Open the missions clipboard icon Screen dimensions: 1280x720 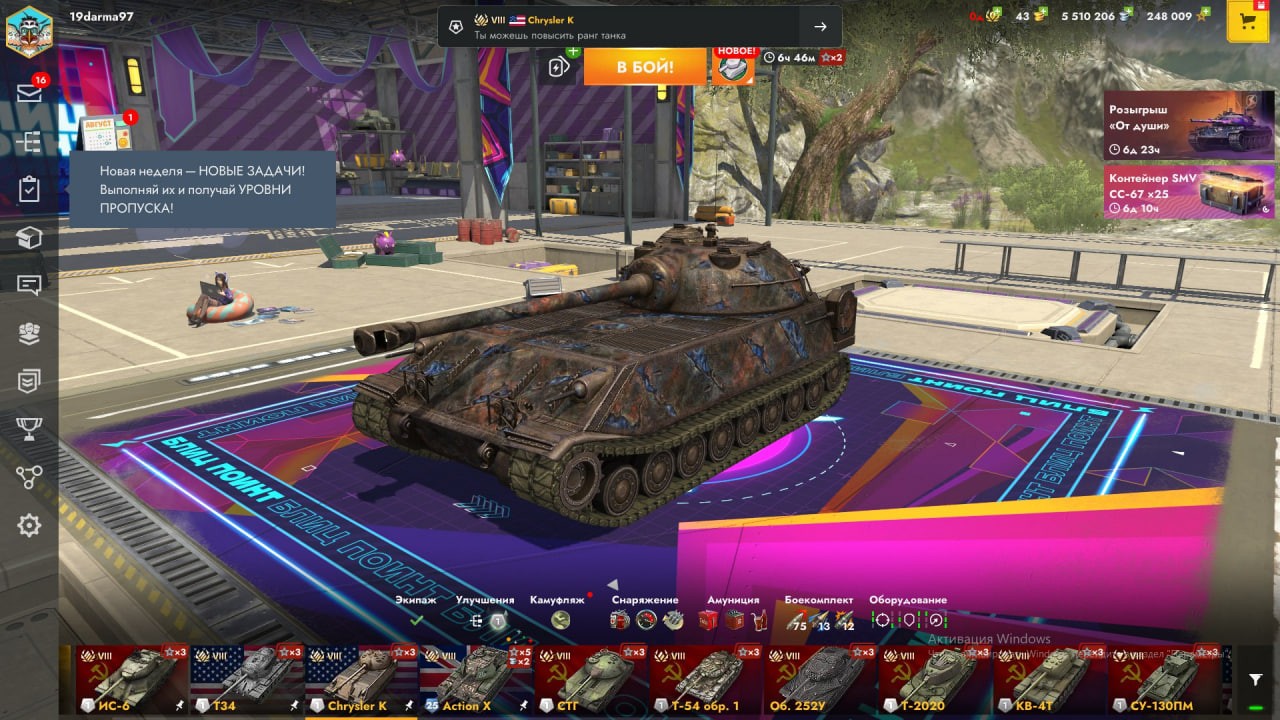coord(29,190)
